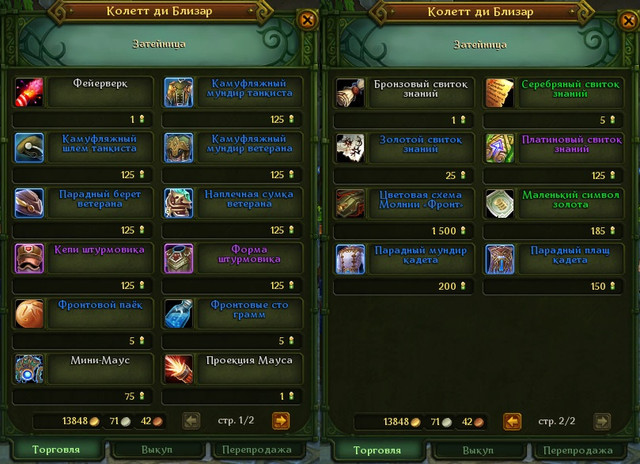Pick the Форма штурмовика uniform

(180, 258)
